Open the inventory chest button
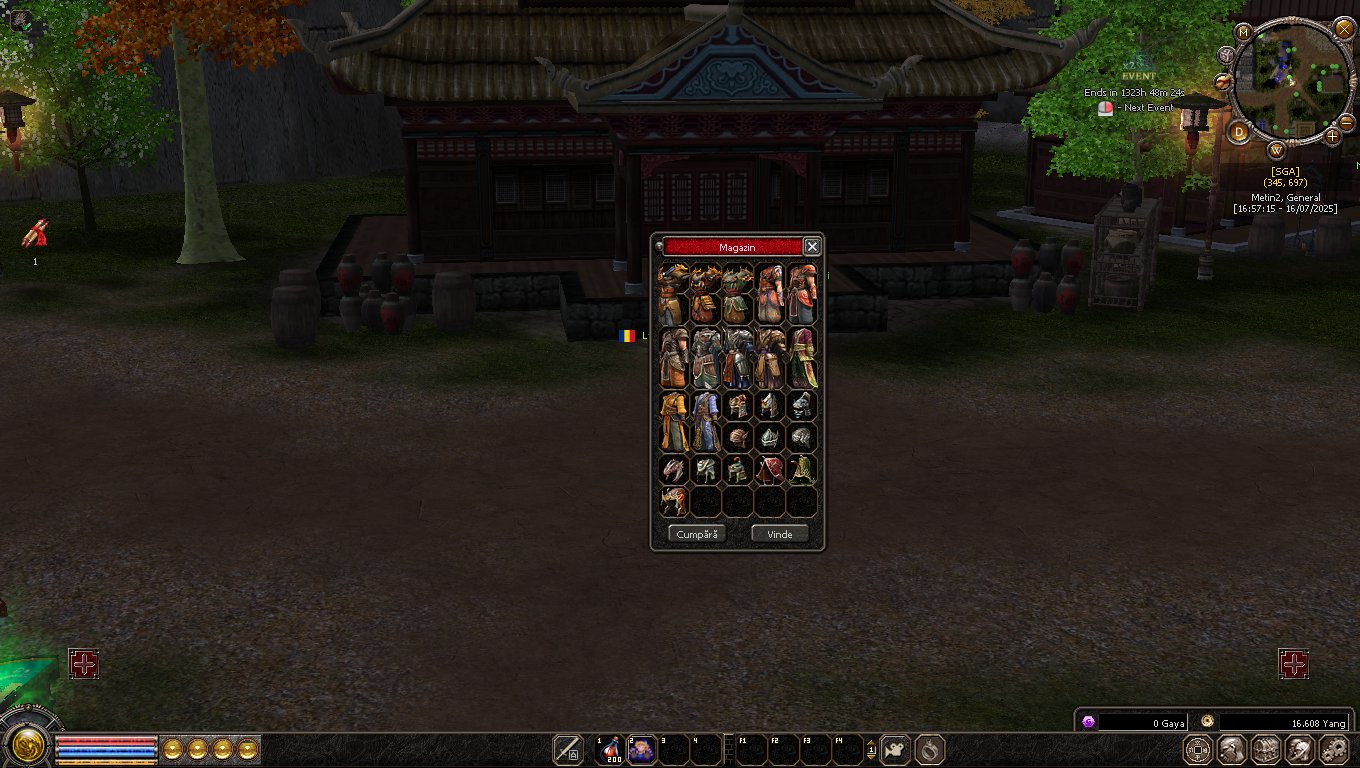This screenshot has height=768, width=1360. pyautogui.click(x=1266, y=749)
